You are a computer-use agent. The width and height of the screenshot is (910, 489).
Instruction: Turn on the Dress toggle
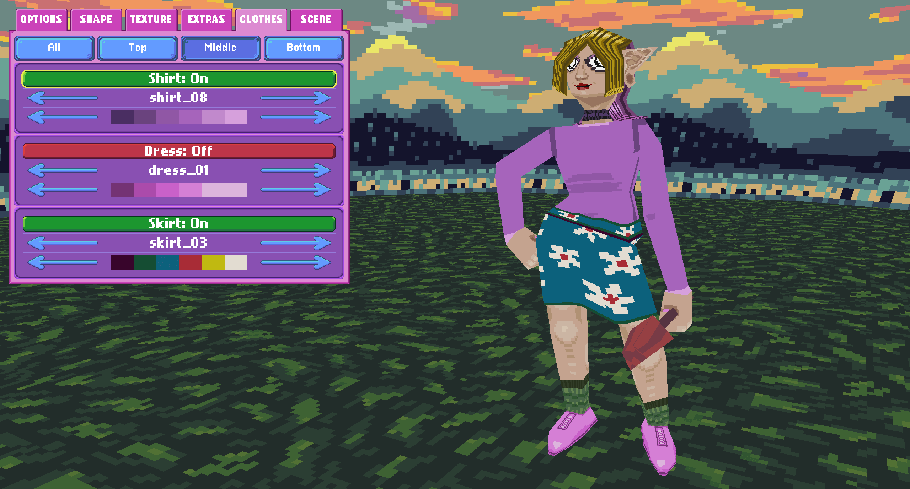click(179, 151)
